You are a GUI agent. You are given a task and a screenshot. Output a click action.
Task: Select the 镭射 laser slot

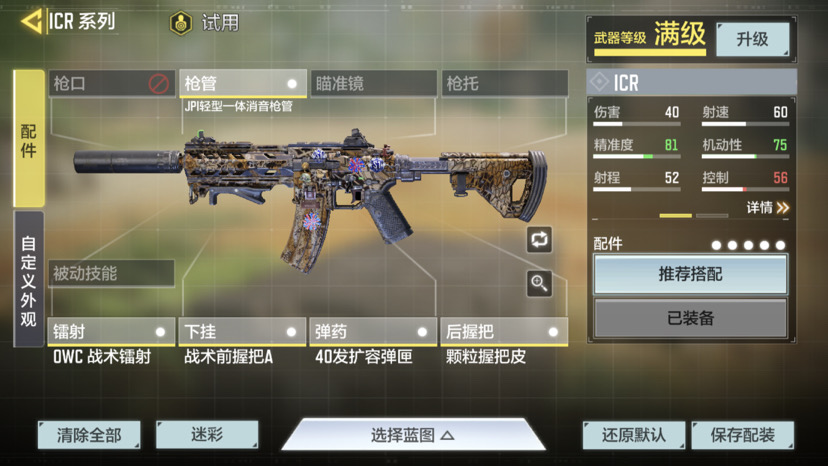pyautogui.click(x=111, y=332)
